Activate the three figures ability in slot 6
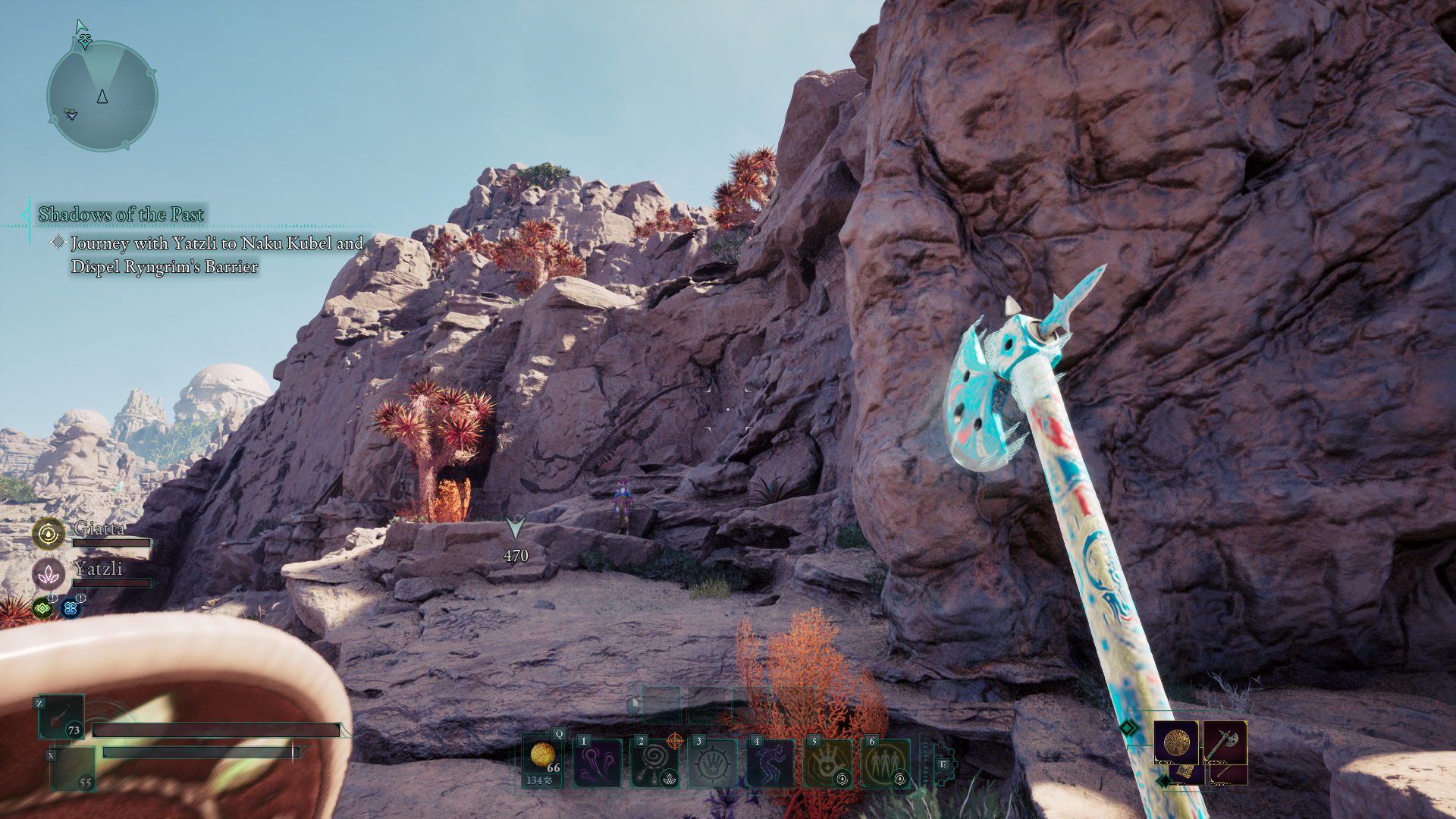1456x819 pixels. (x=886, y=763)
